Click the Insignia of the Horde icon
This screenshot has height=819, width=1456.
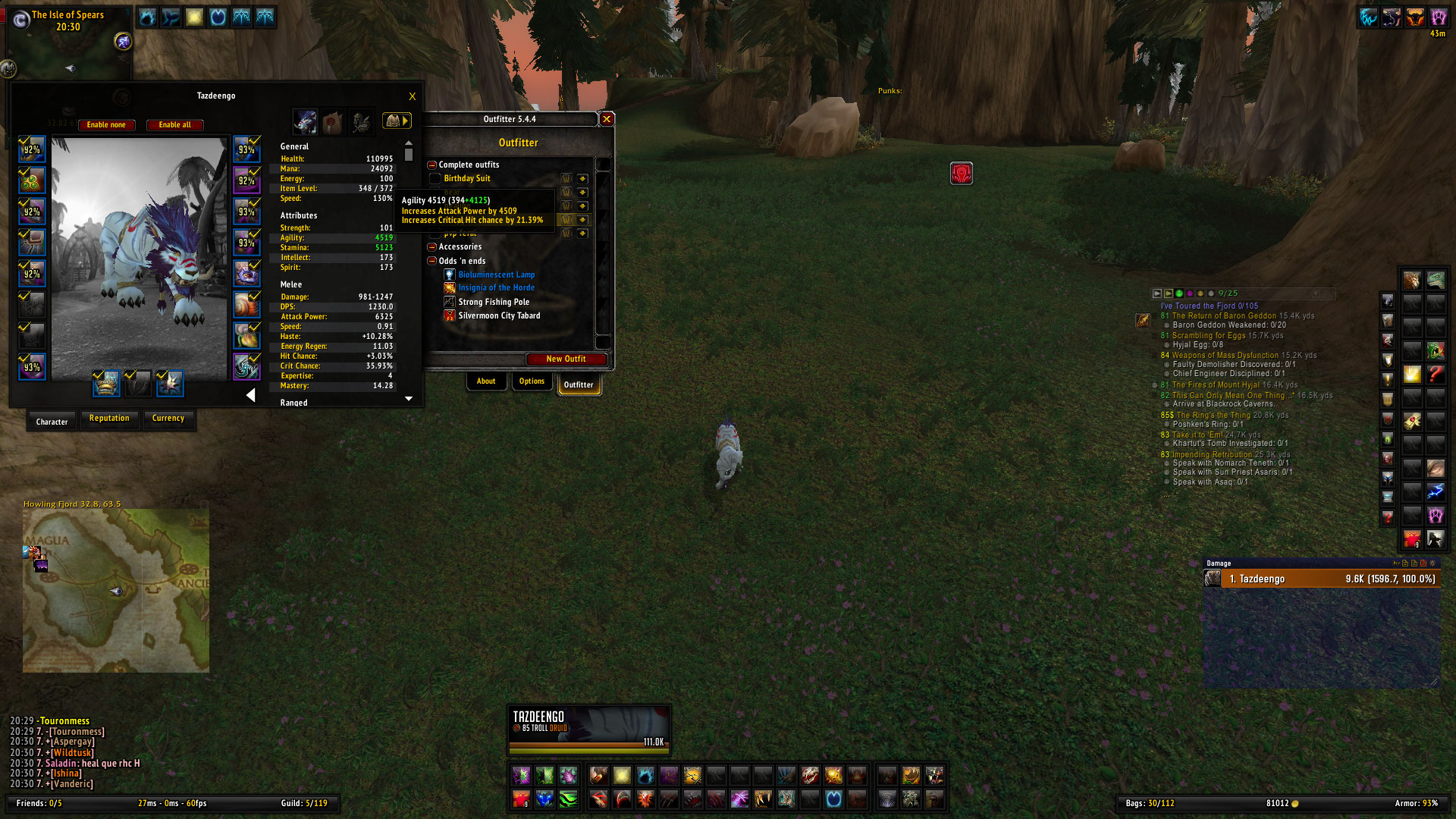click(450, 287)
